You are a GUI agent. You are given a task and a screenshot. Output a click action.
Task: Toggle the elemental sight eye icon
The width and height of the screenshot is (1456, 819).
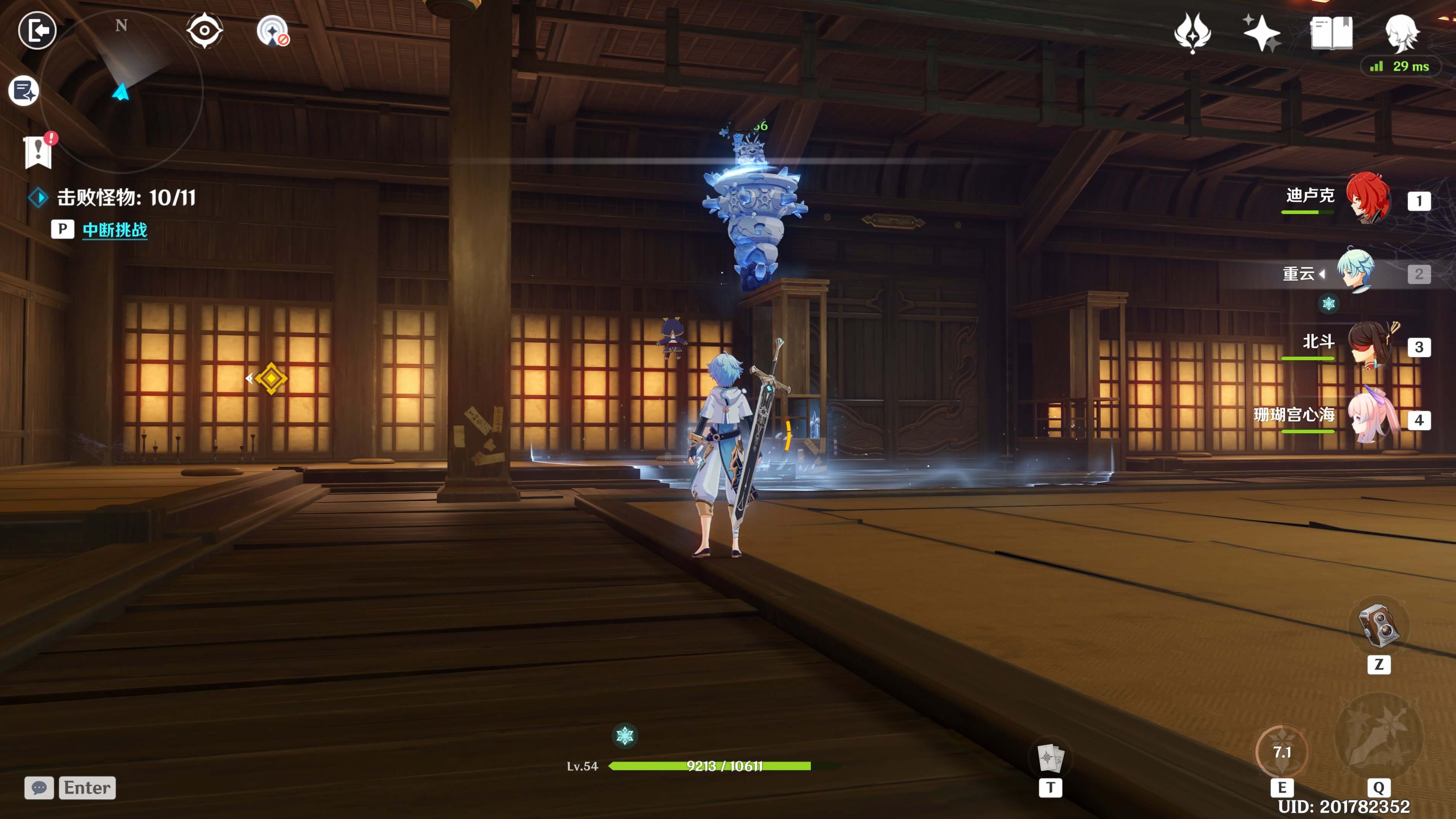(x=204, y=30)
